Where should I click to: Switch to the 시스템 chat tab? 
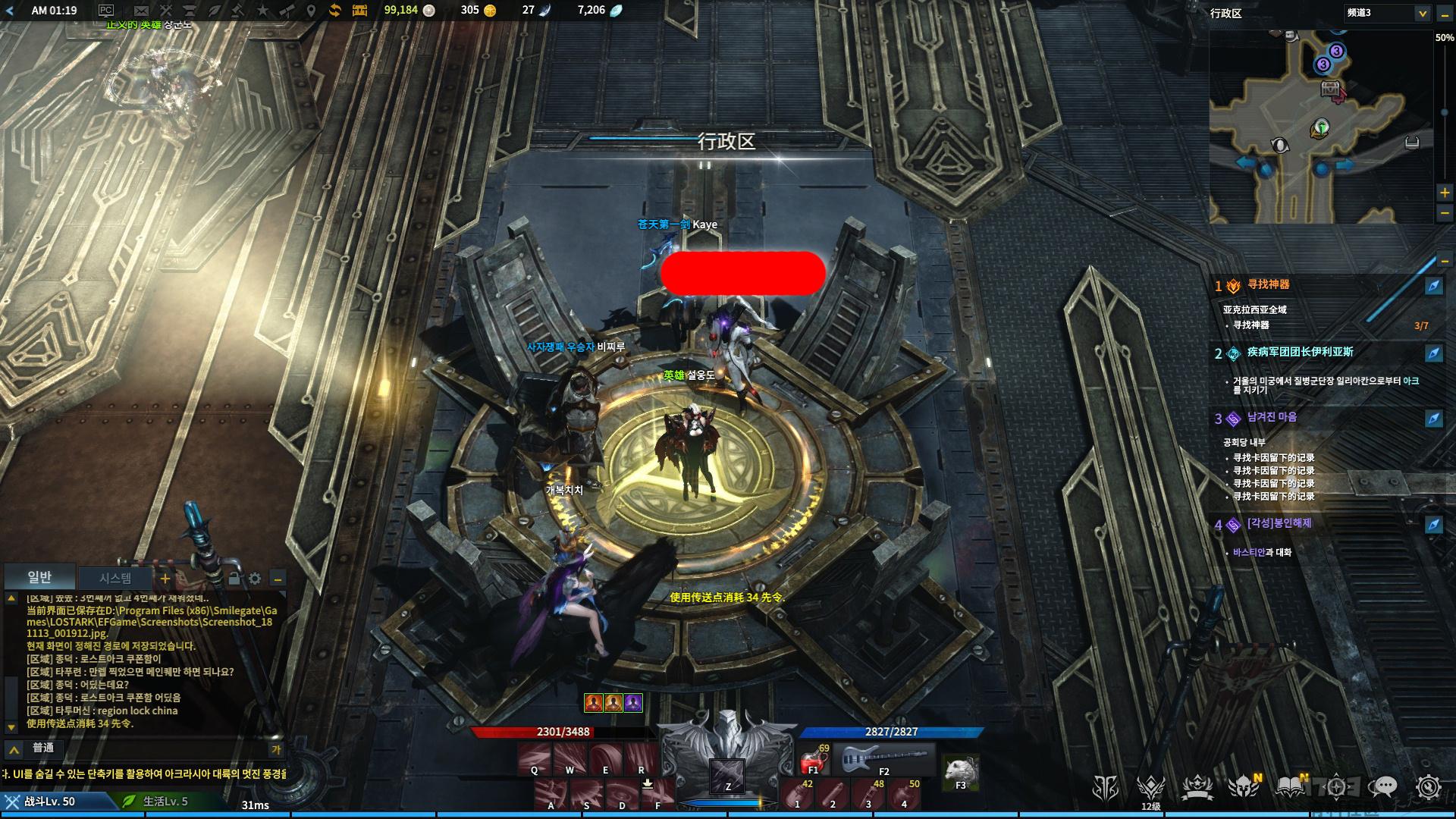coord(115,579)
